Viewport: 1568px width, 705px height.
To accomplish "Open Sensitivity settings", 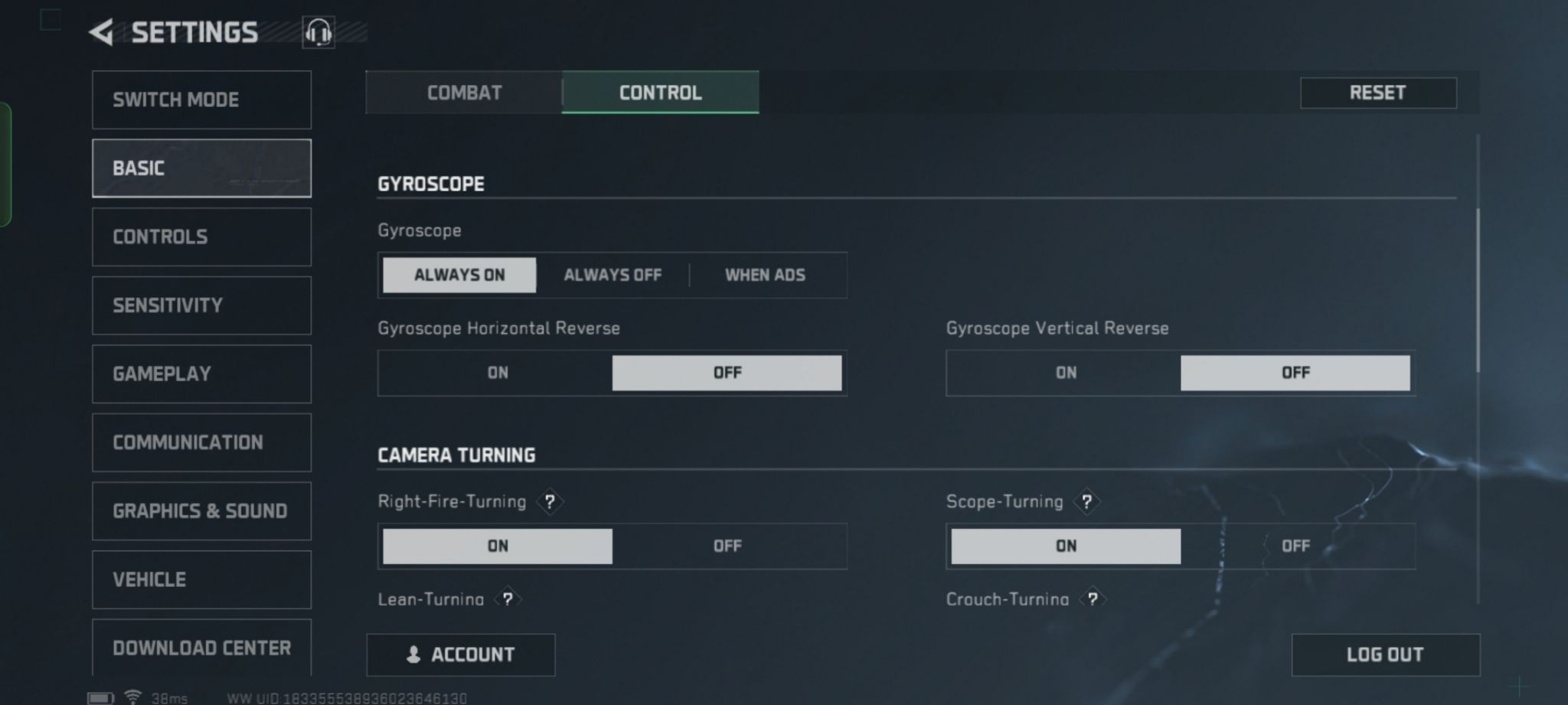I will [x=201, y=305].
